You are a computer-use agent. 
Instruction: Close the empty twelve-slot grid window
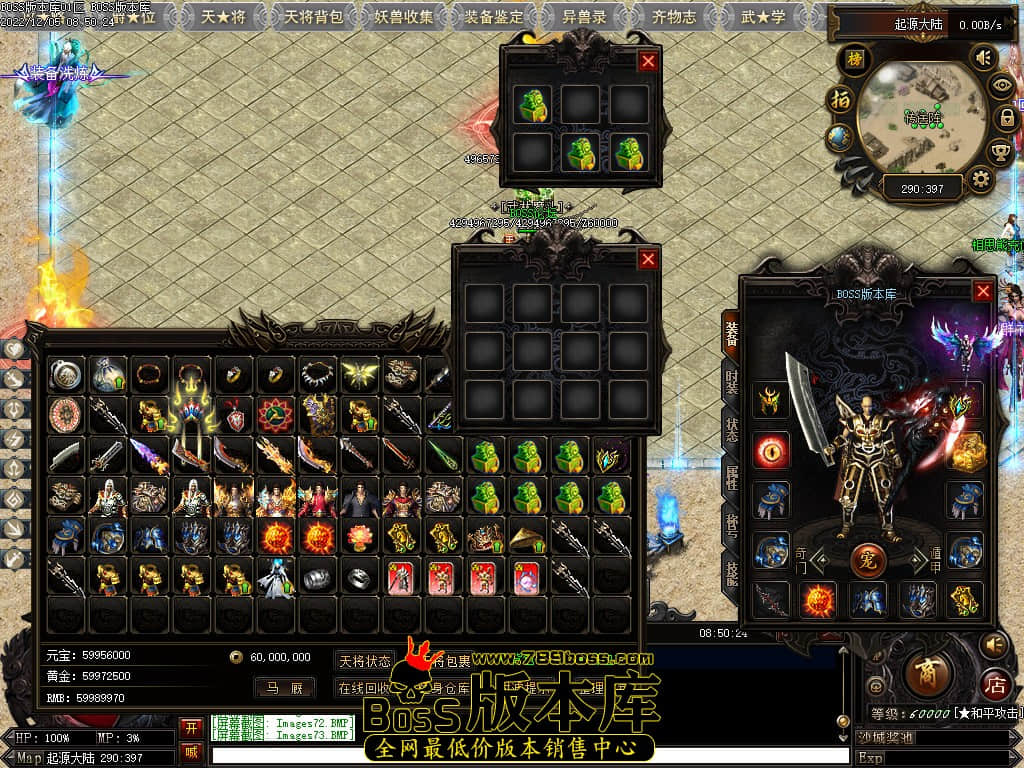648,260
